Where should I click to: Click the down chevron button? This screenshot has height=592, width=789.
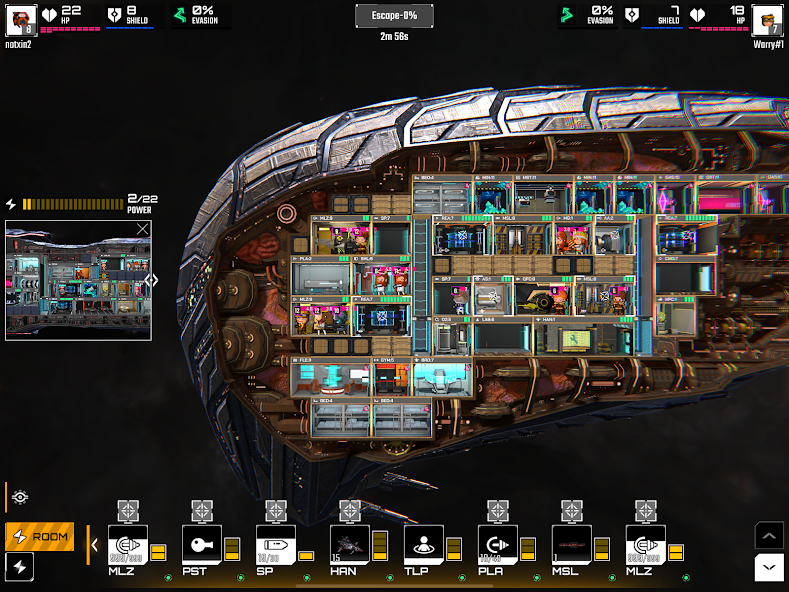768,567
